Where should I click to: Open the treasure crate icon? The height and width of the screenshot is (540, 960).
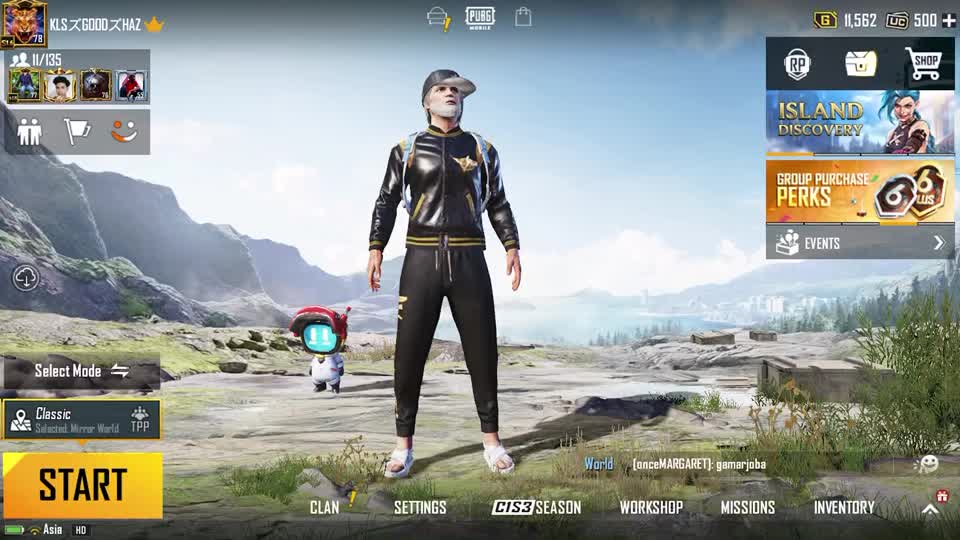pos(860,65)
